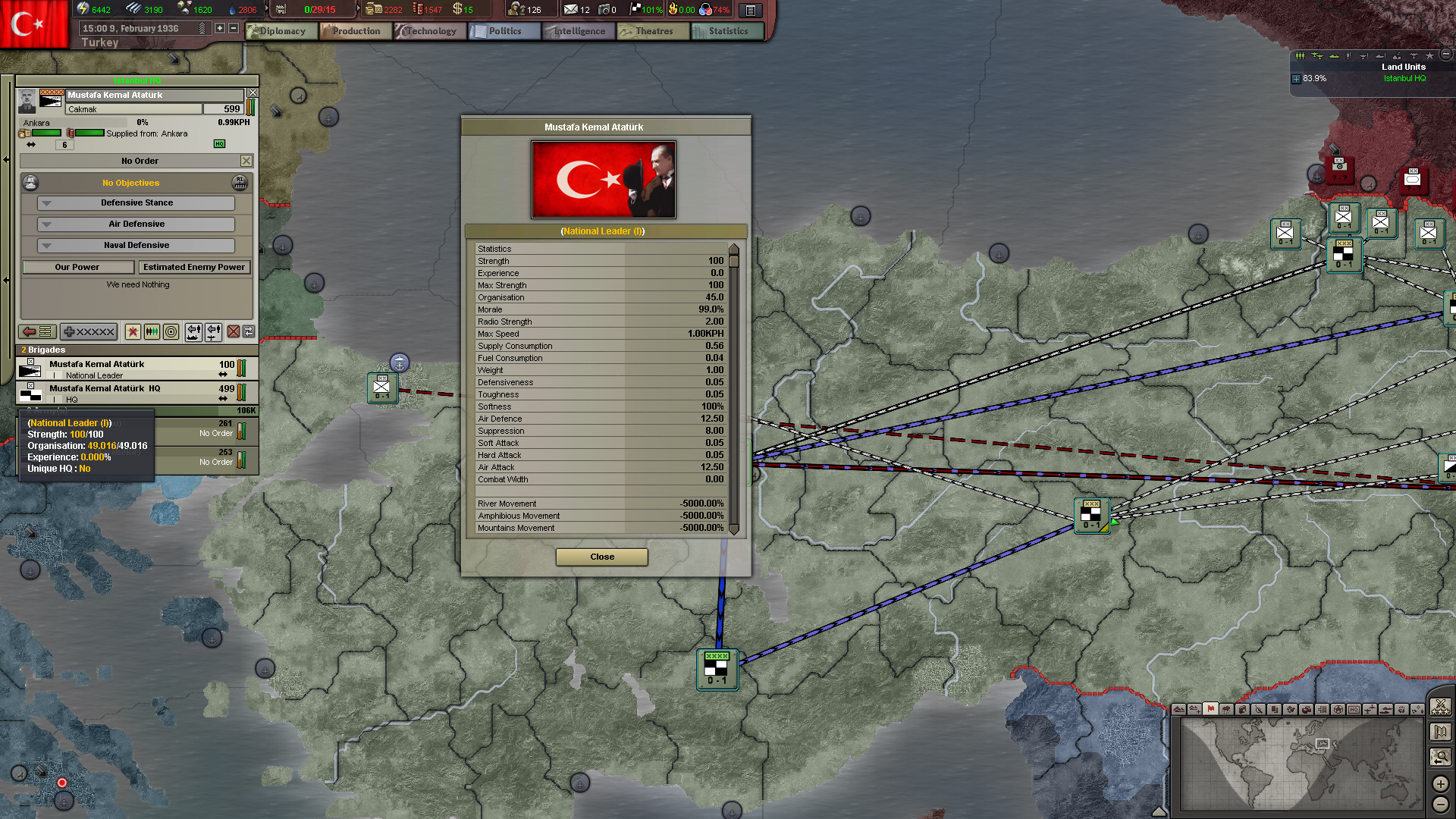Switch to the Estimated Enemy Power tab
The width and height of the screenshot is (1456, 819).
coord(194,267)
